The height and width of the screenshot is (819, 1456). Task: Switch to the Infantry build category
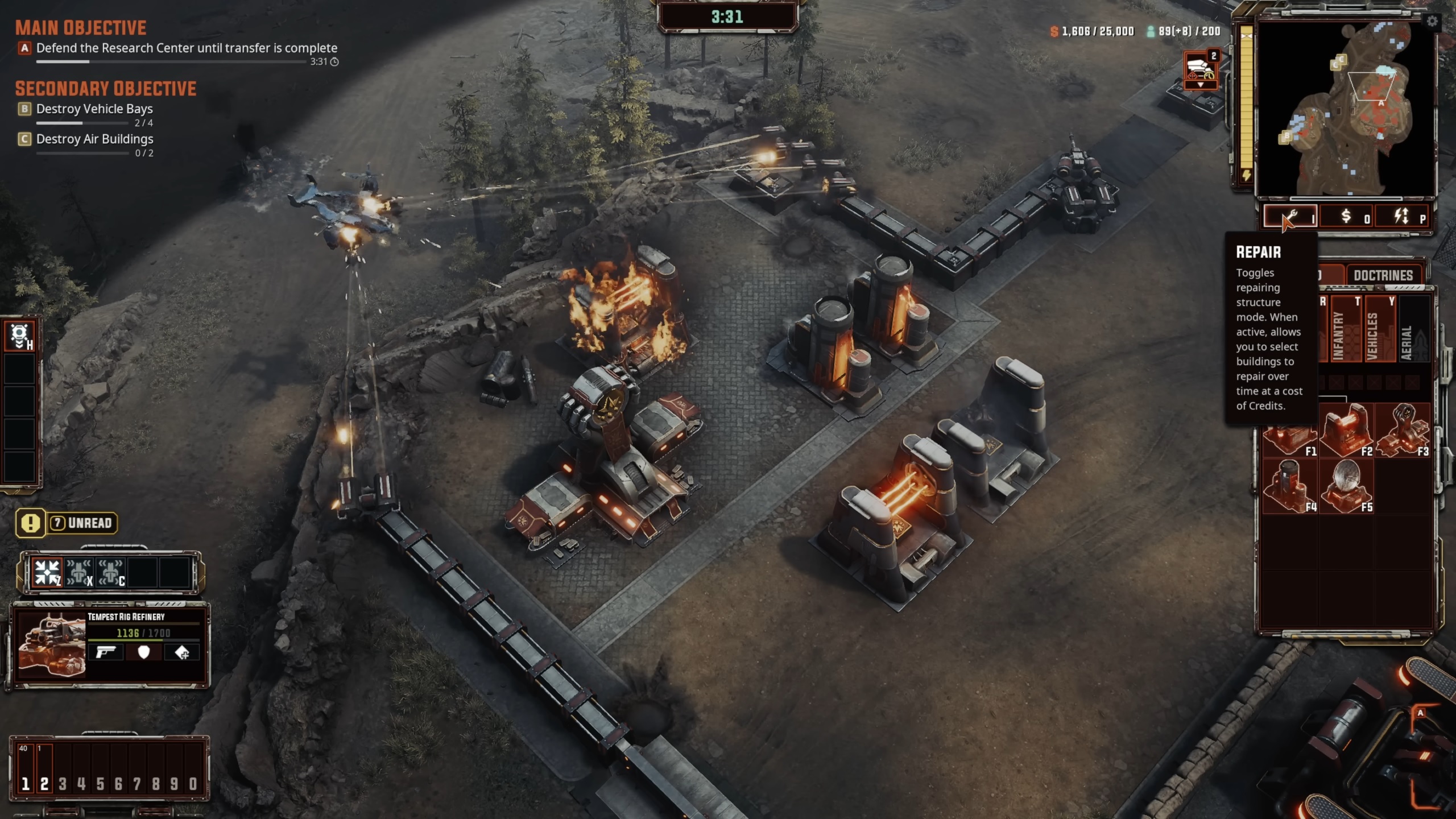1339,330
